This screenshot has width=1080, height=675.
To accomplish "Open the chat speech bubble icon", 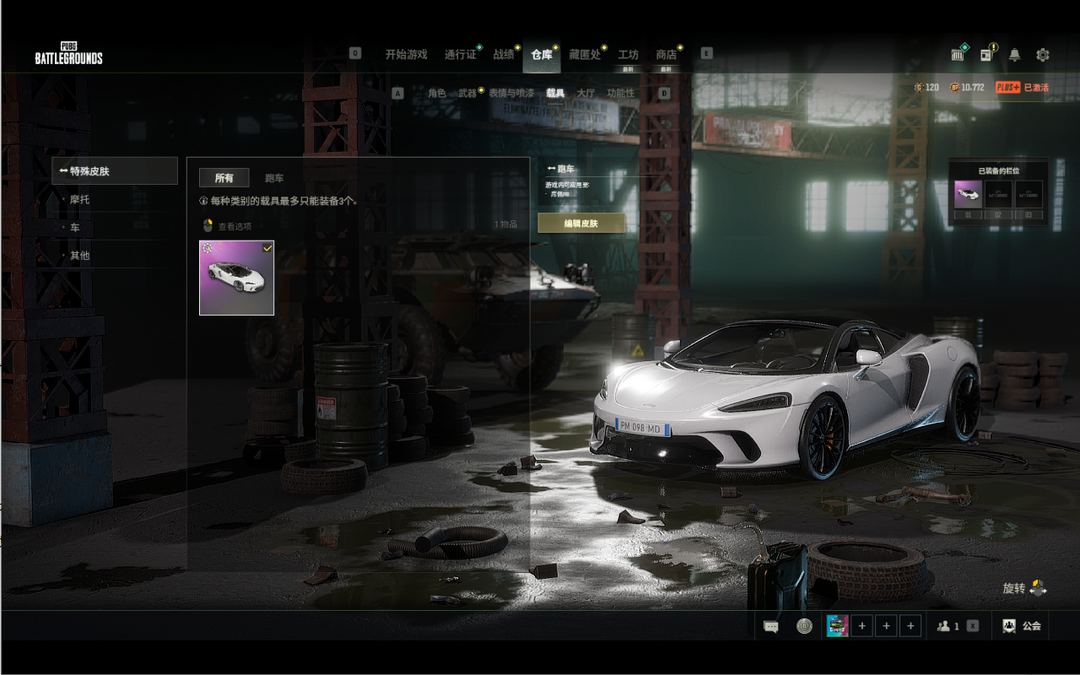I will [771, 626].
